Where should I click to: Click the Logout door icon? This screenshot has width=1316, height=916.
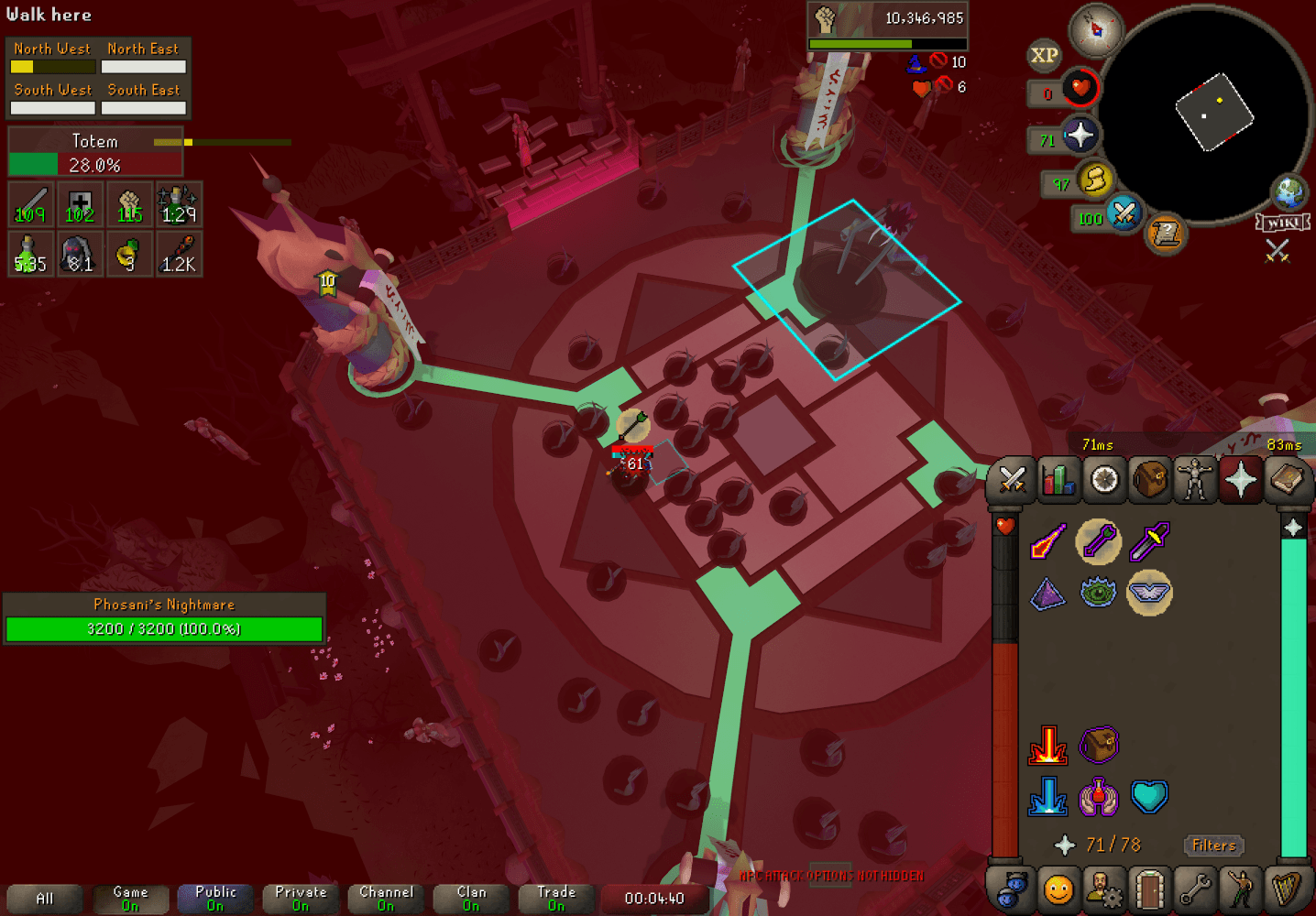coord(1150,889)
